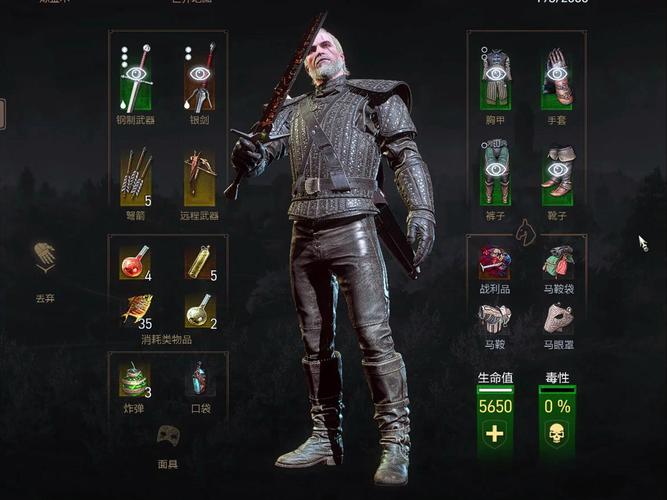The height and width of the screenshot is (500, 667).
Task: Select the saddlebags slot
Action: pyautogui.click(x=558, y=262)
